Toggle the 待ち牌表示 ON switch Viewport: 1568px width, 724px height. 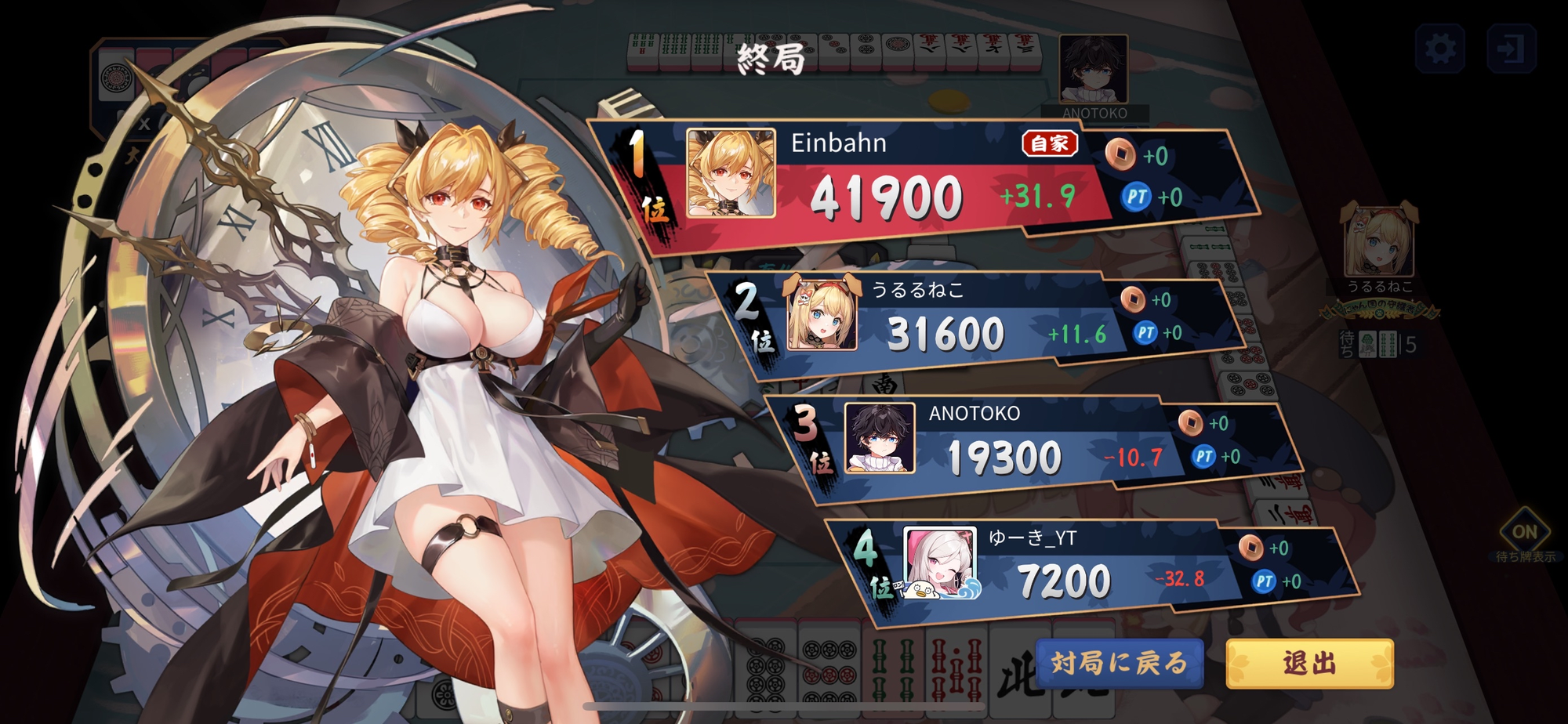(x=1524, y=533)
